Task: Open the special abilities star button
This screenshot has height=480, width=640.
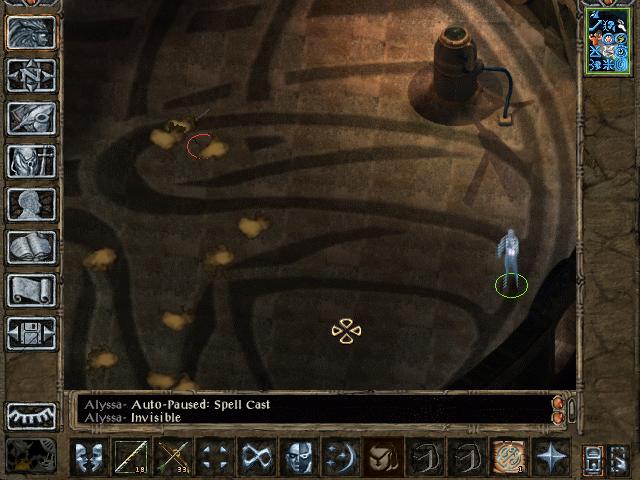Action: [549, 457]
